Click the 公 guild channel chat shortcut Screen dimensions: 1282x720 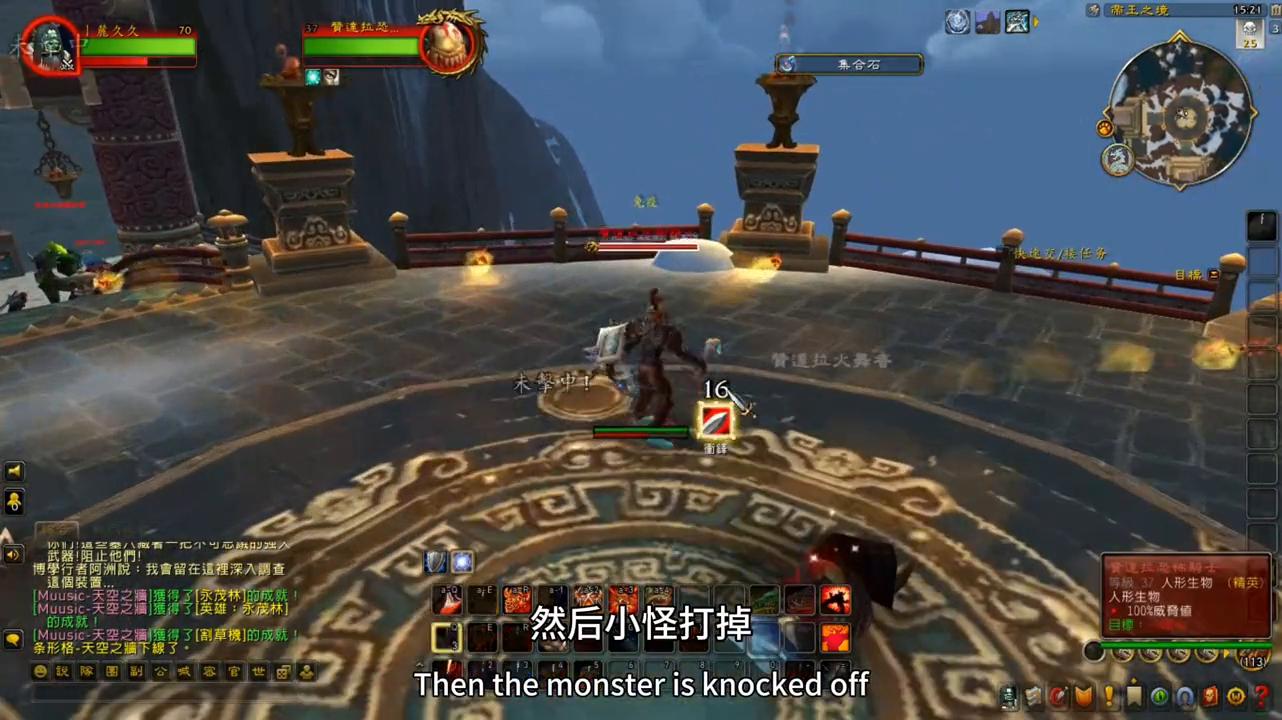[159, 672]
